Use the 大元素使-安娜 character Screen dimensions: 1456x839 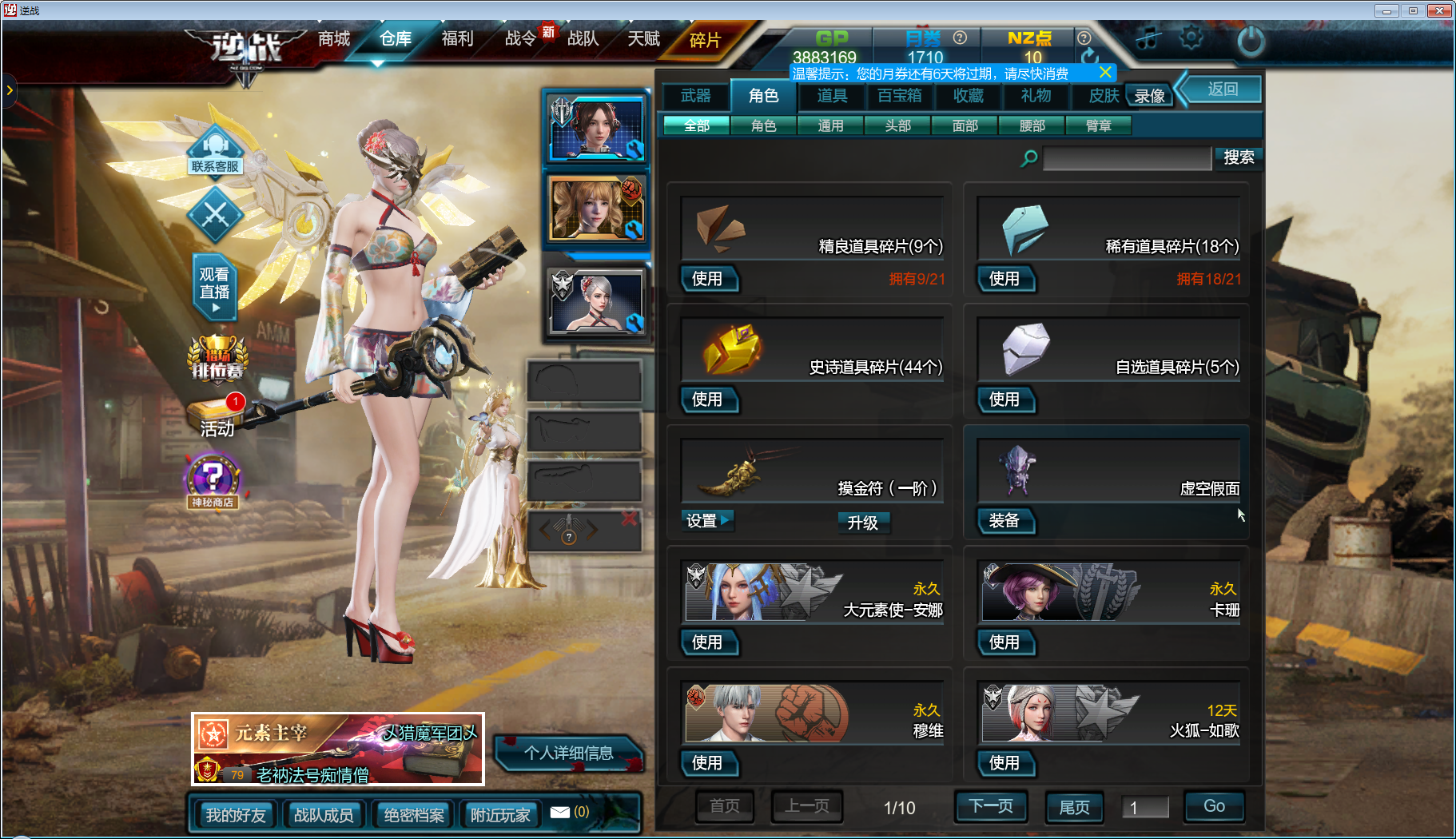(707, 642)
